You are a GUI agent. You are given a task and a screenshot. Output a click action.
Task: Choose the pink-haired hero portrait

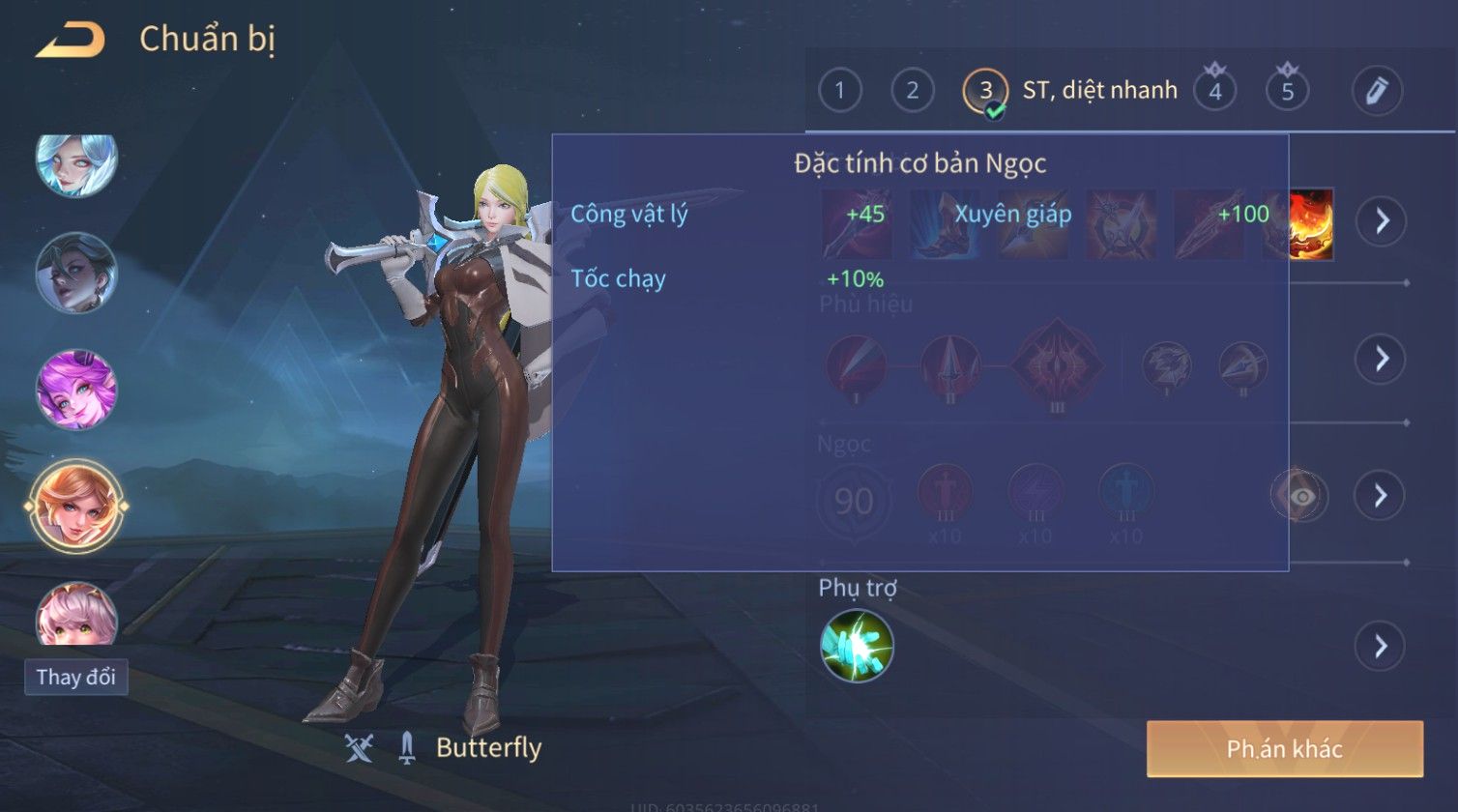[76, 615]
